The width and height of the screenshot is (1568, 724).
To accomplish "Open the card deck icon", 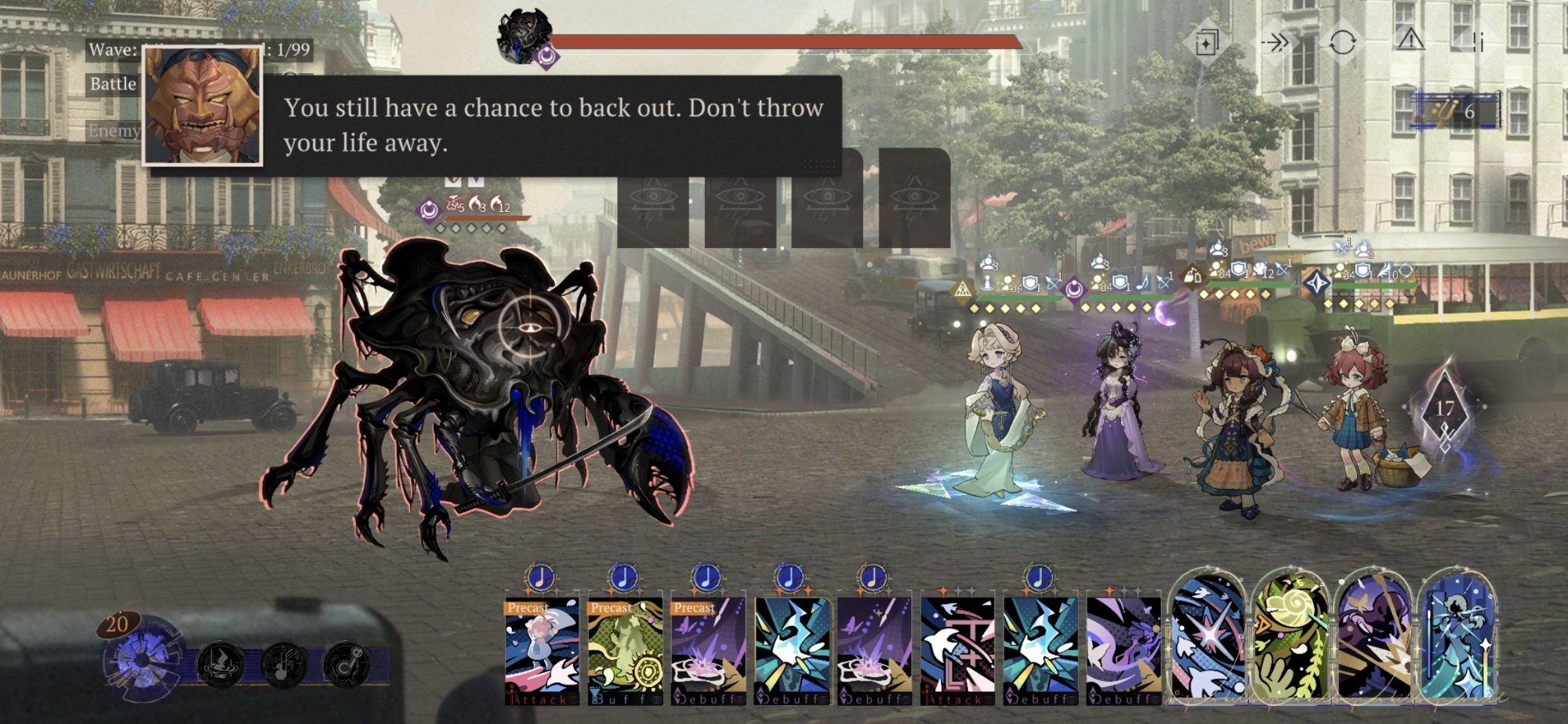I will click(1207, 42).
